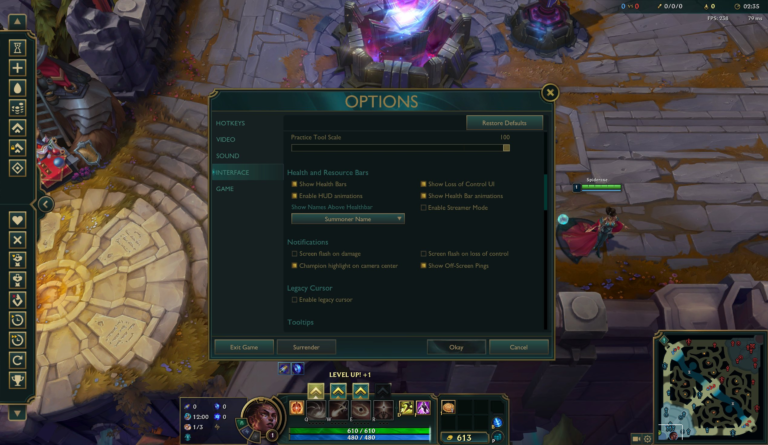The height and width of the screenshot is (445, 768).
Task: Select the Game settings tab
Action: click(x=226, y=188)
